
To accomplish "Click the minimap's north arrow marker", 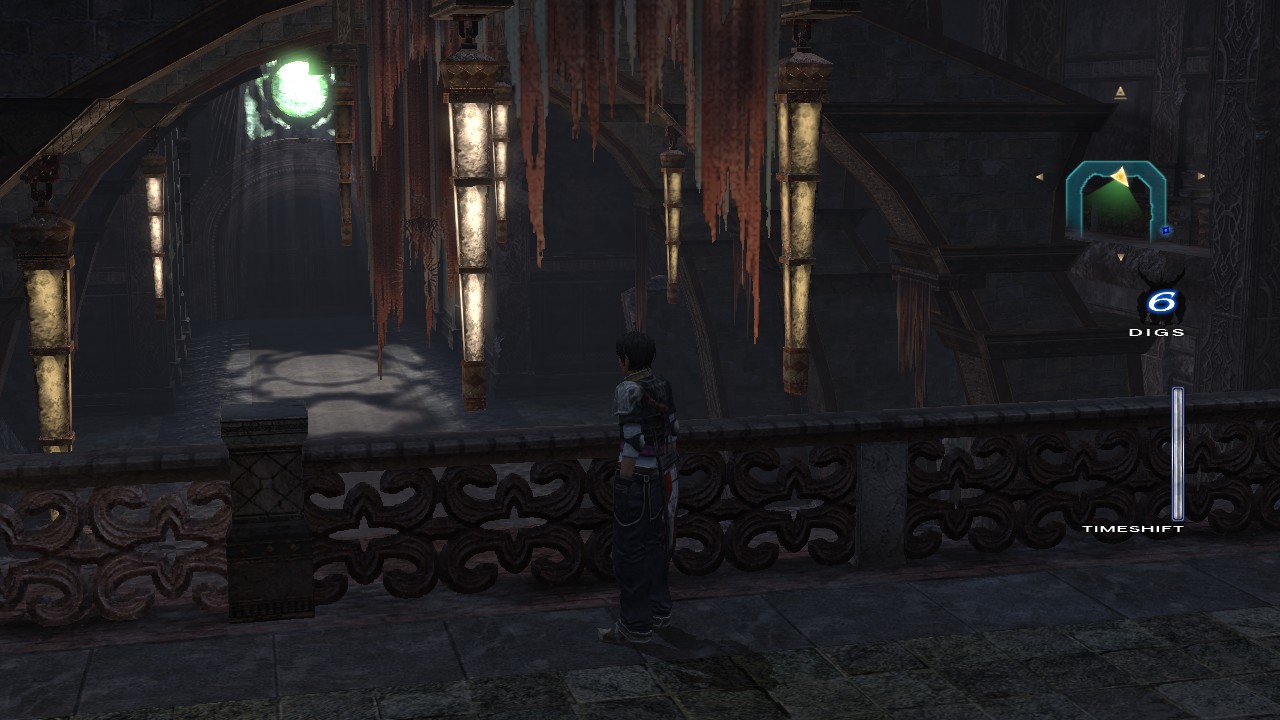I will (x=1120, y=93).
